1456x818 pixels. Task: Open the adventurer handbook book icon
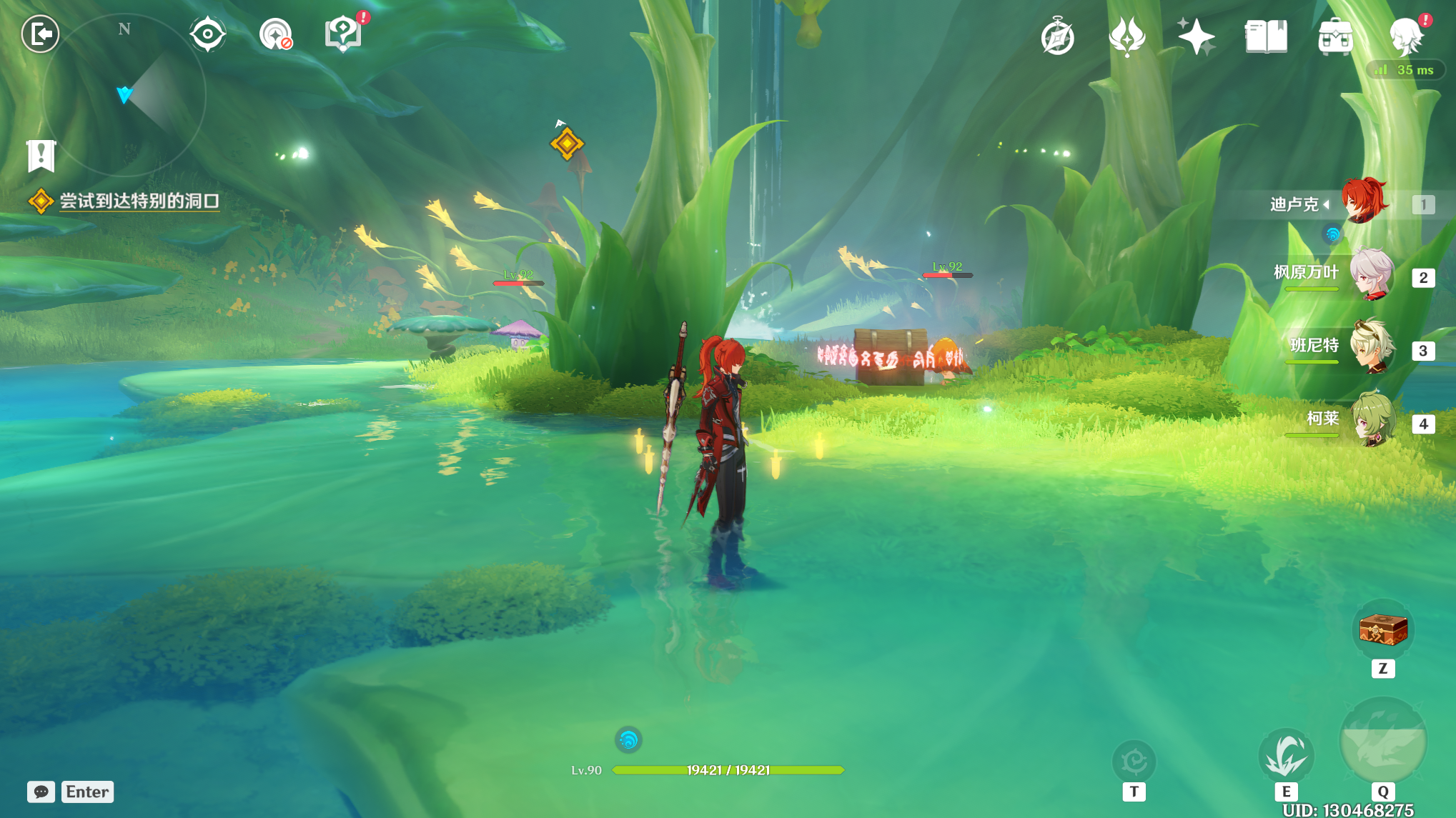point(1265,36)
